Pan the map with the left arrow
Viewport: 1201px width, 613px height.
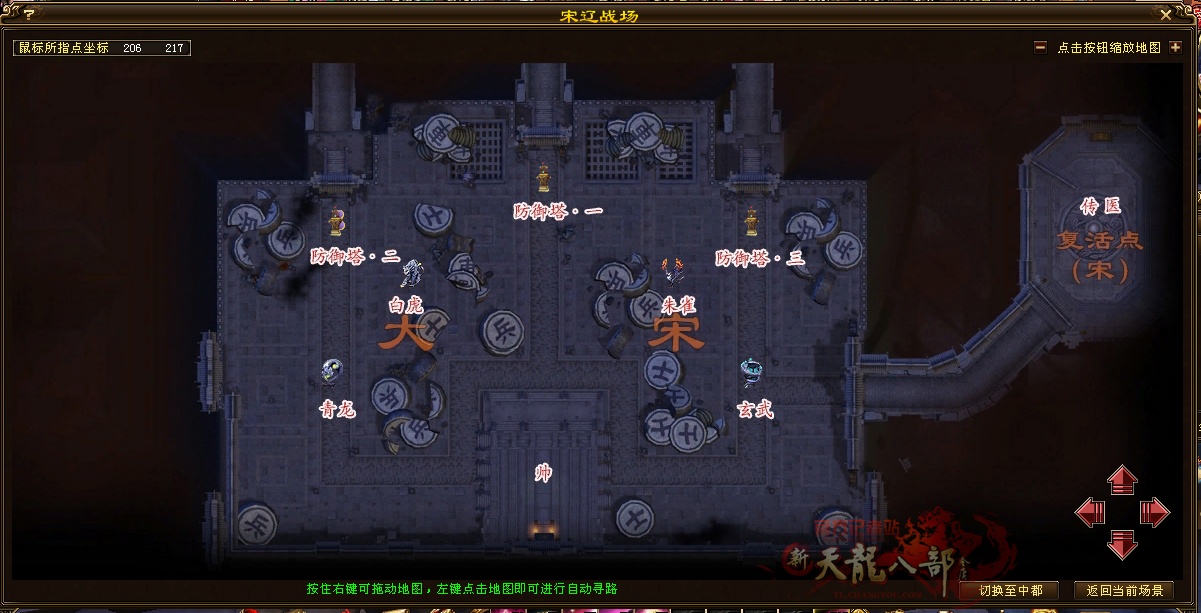click(1089, 513)
